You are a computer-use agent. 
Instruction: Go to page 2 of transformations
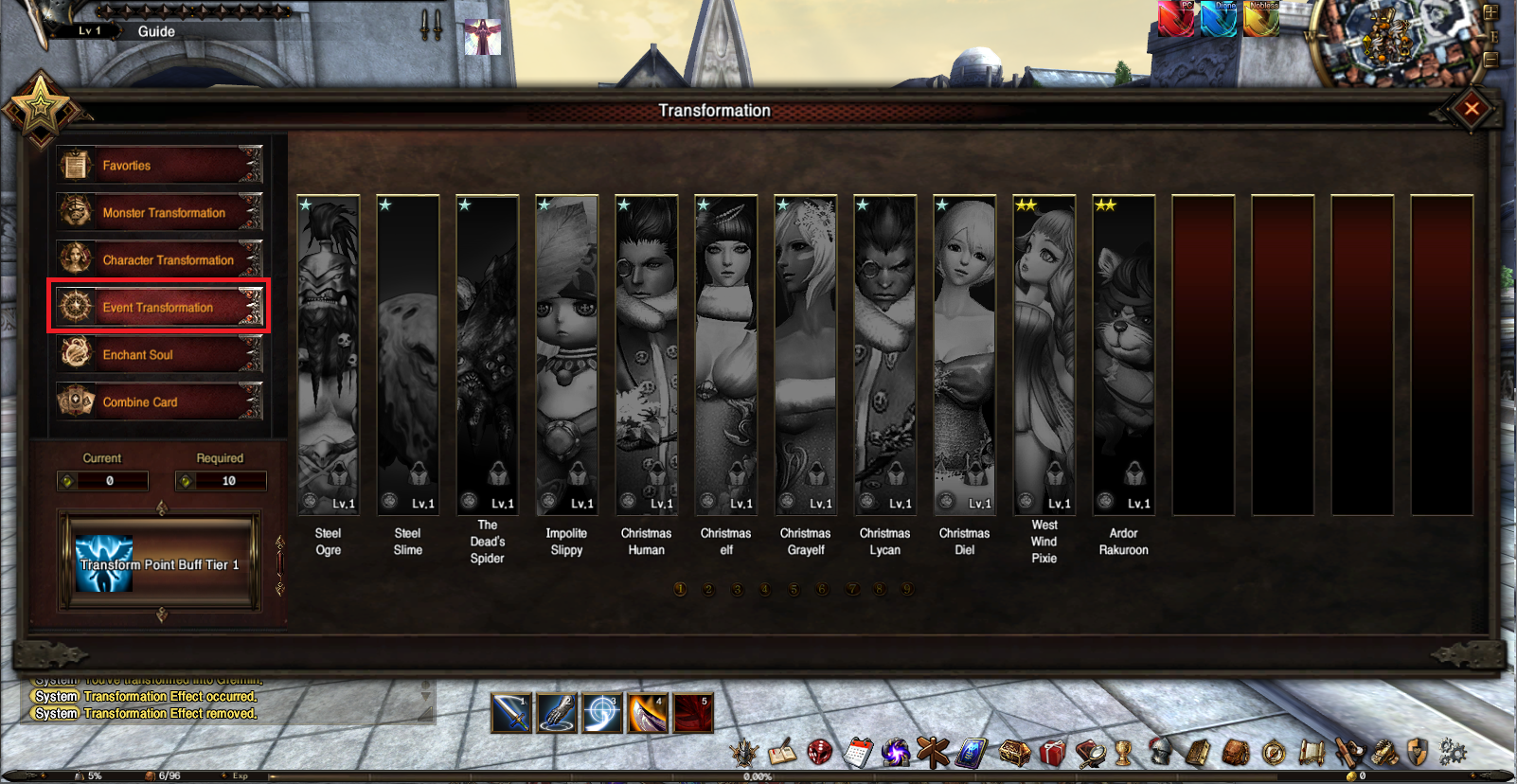click(x=708, y=590)
